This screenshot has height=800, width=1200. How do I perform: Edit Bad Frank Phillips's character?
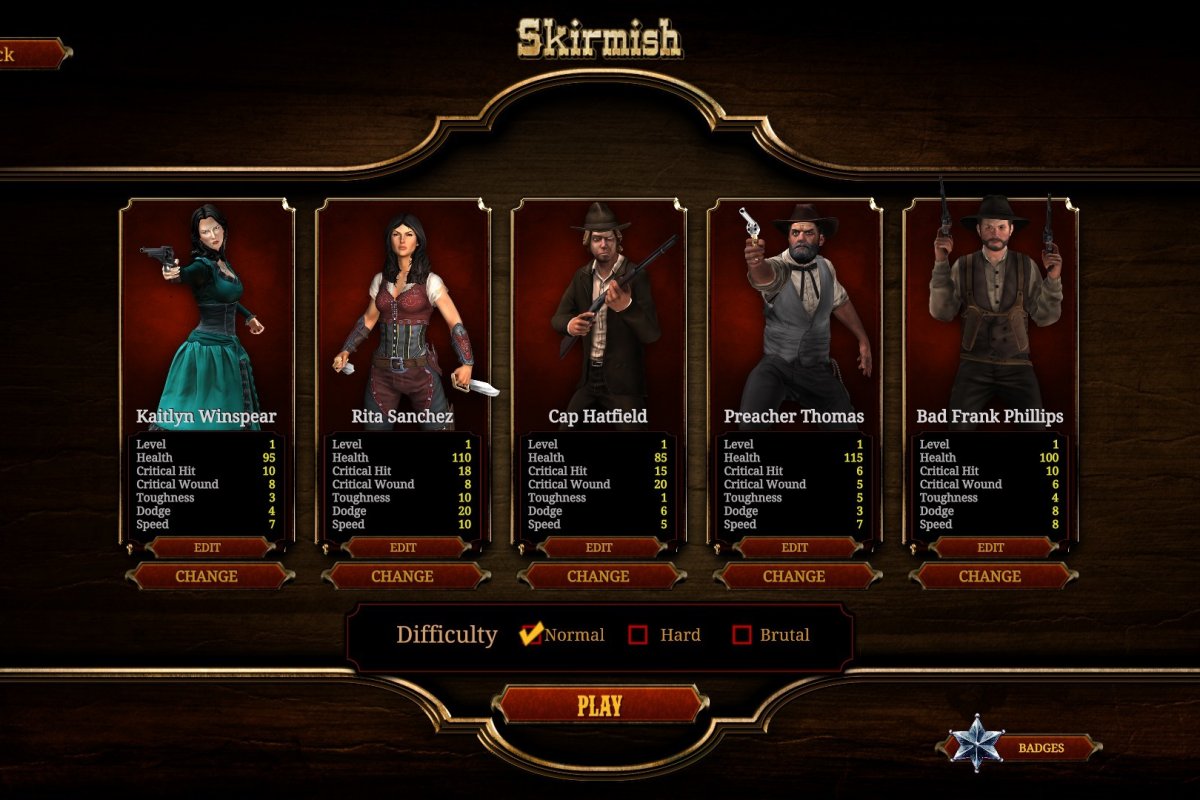[991, 547]
